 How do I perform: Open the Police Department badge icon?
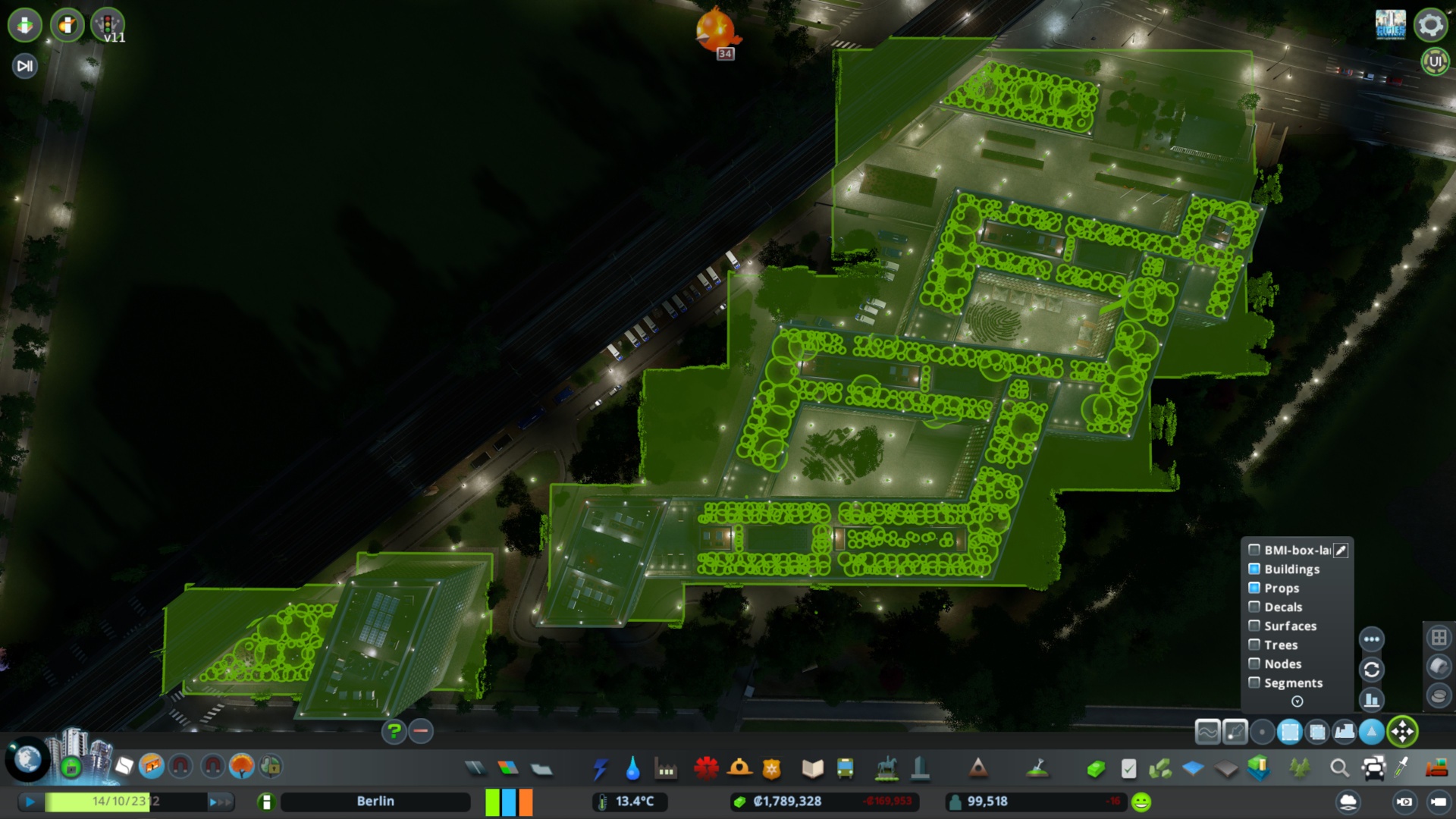[773, 768]
